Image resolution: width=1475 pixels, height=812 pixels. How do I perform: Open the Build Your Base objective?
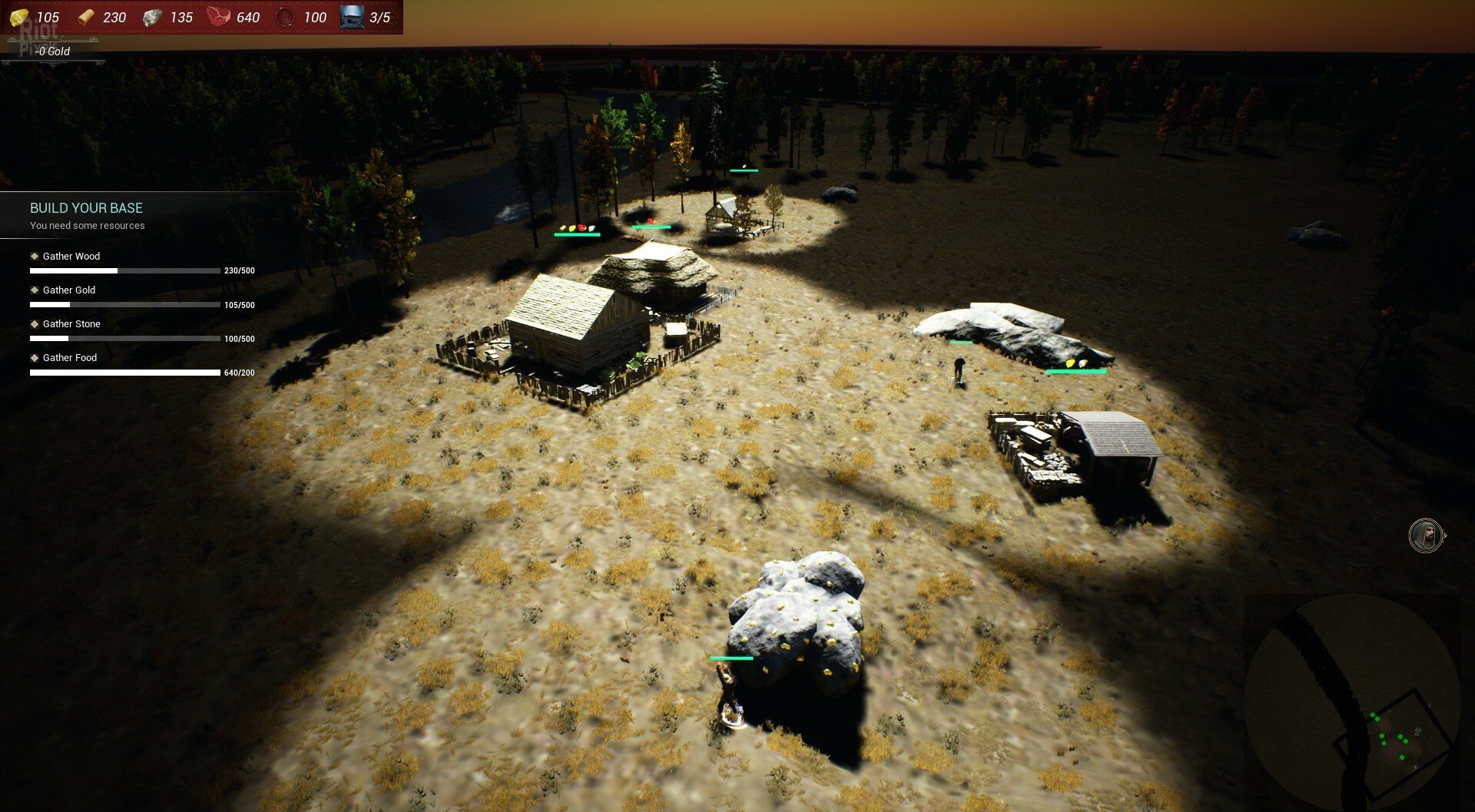click(86, 208)
